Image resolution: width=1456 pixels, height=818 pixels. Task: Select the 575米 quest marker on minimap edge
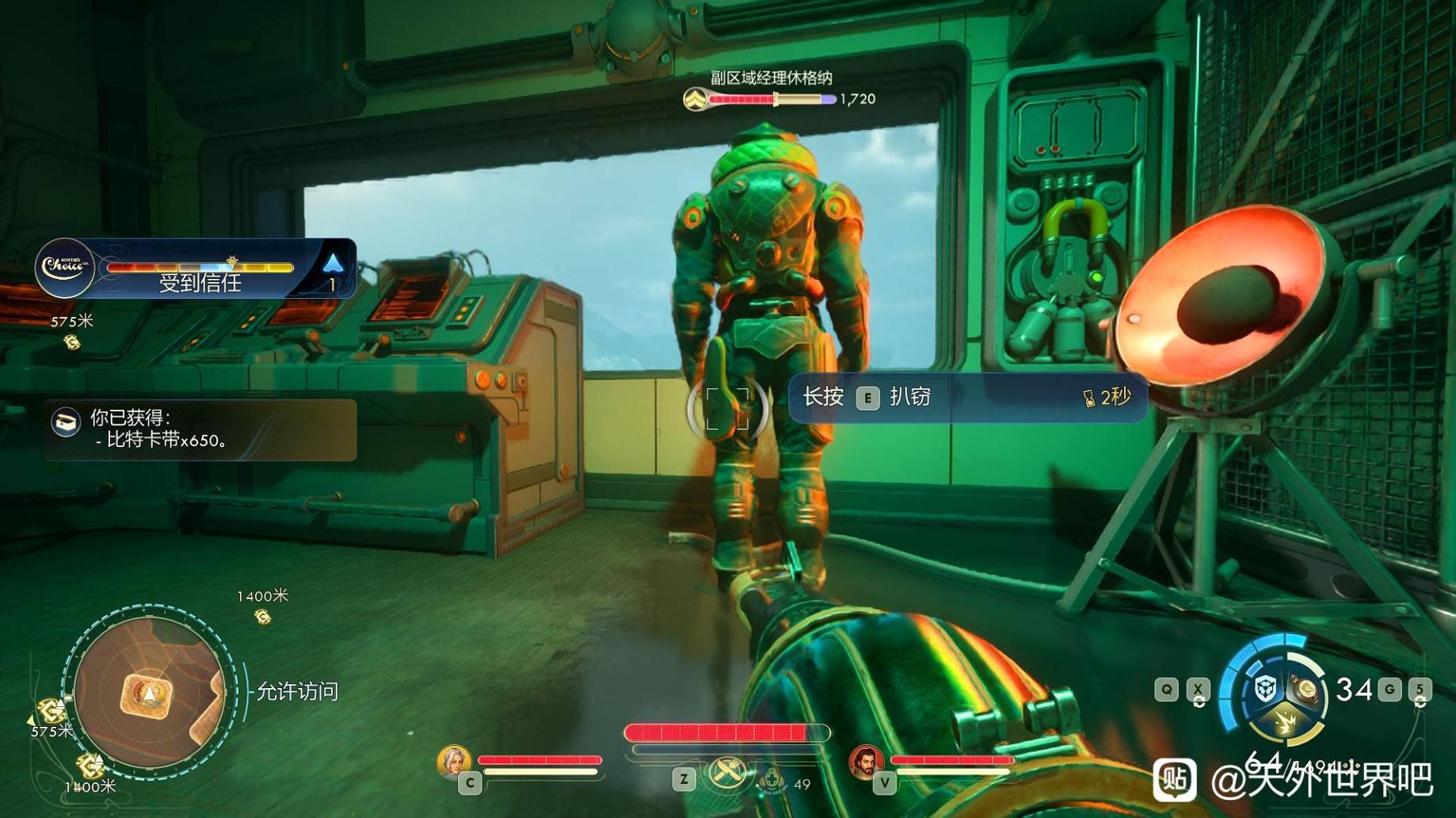tap(51, 710)
